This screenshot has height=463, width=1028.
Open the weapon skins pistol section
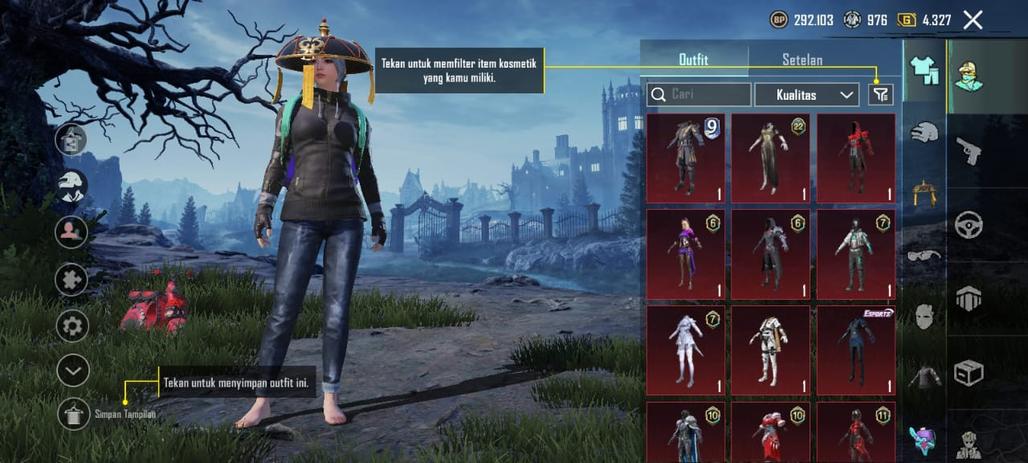[968, 151]
